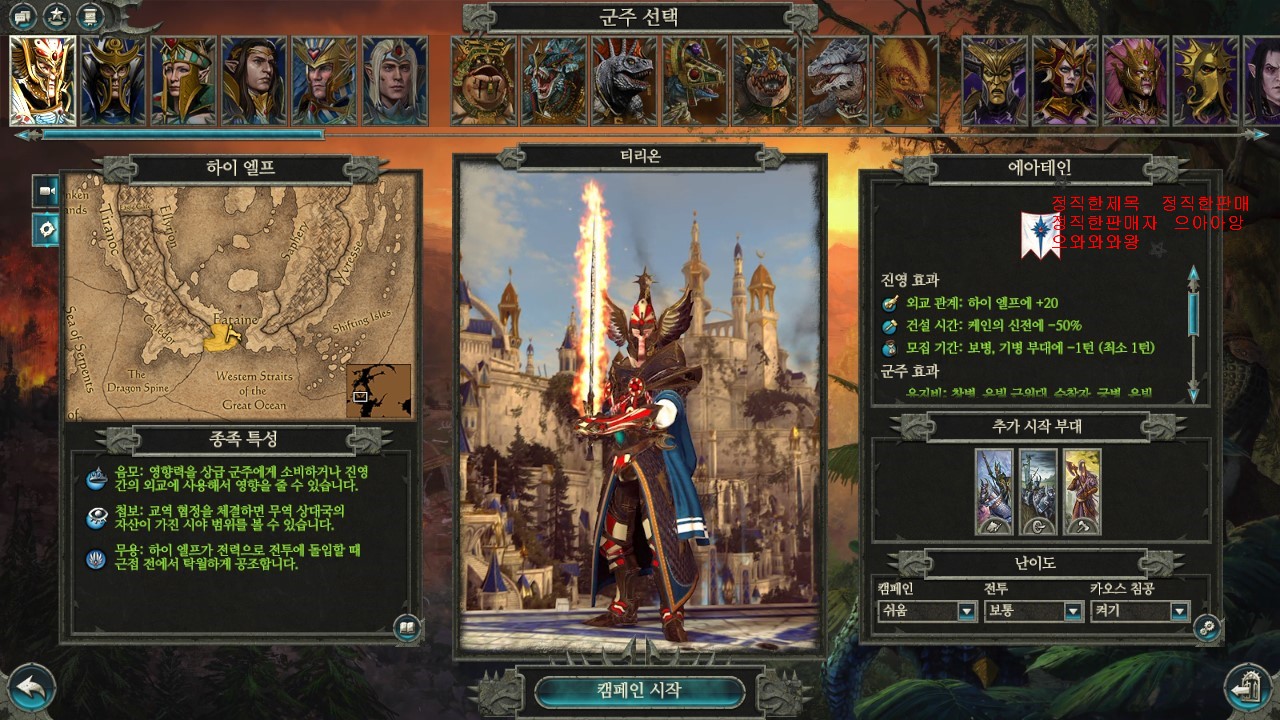Select the axe warrior starting unit card
This screenshot has width=1280, height=720.
1082,491
